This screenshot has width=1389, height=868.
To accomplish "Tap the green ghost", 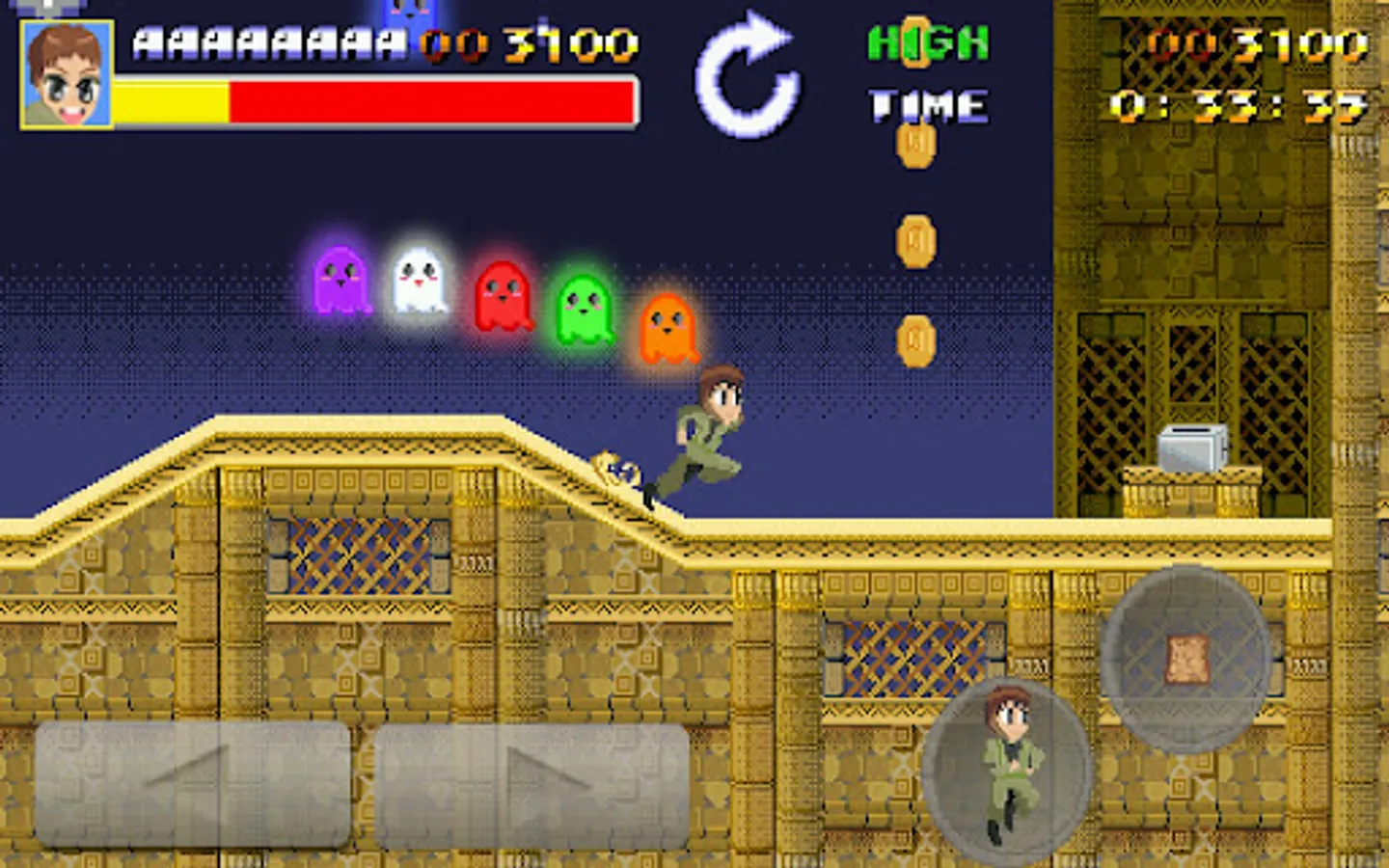I will click(x=584, y=309).
